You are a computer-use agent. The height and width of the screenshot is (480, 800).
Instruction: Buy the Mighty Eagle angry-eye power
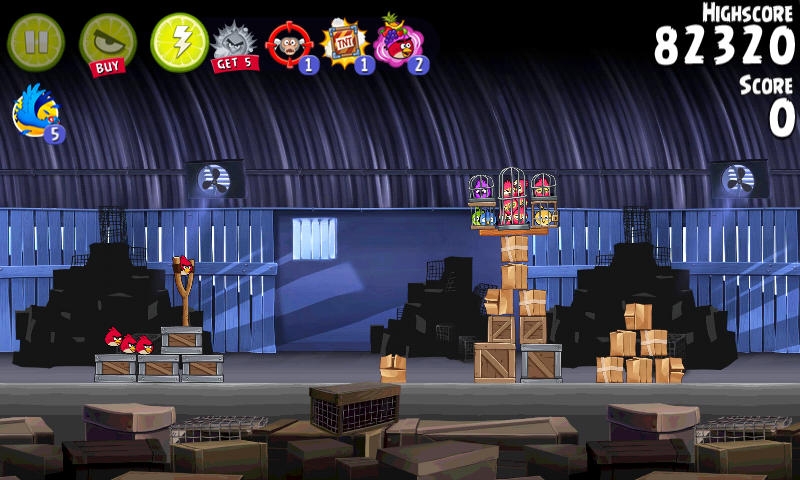tap(107, 44)
